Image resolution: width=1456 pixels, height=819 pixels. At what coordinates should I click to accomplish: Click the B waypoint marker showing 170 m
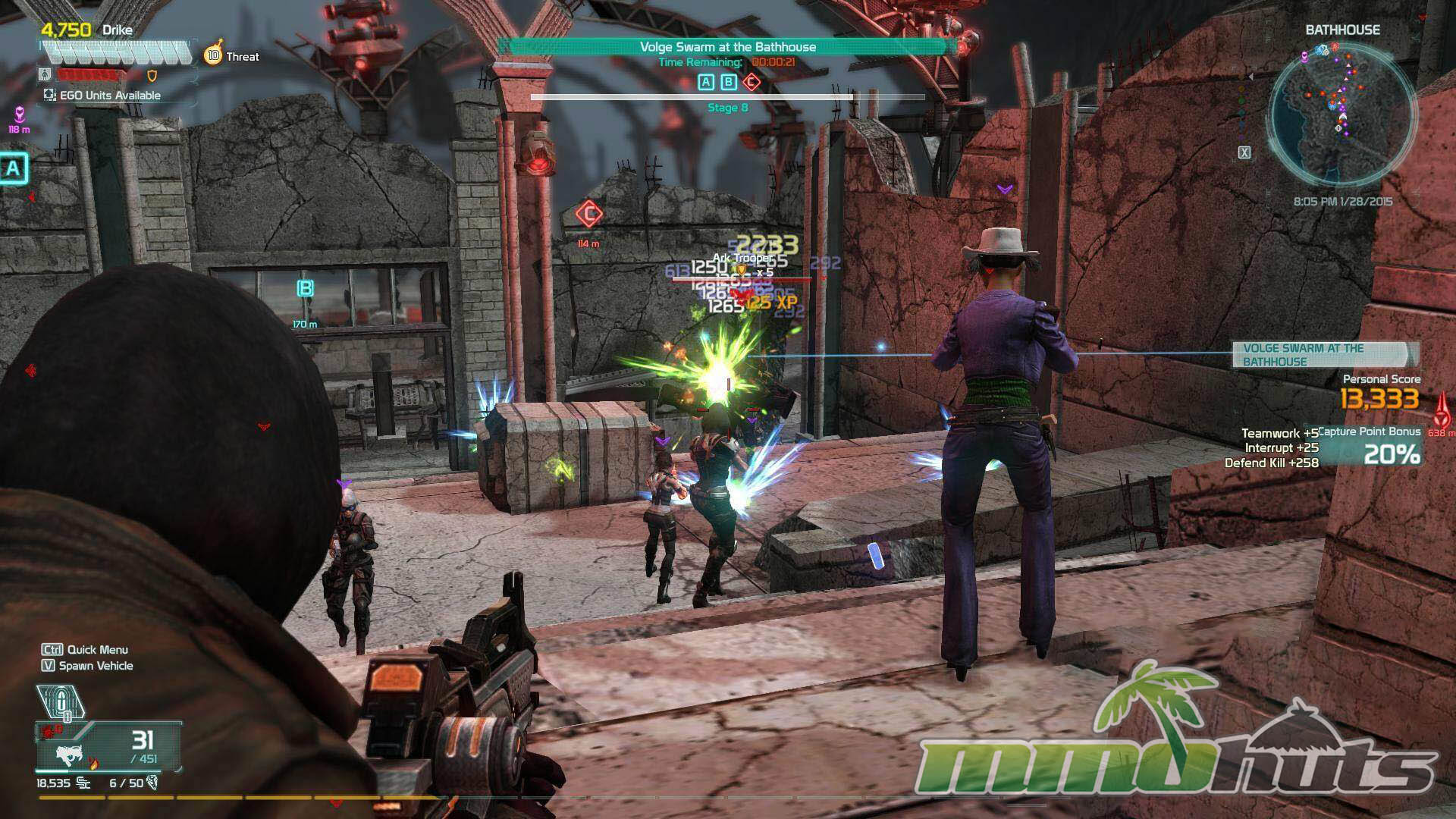(x=305, y=289)
